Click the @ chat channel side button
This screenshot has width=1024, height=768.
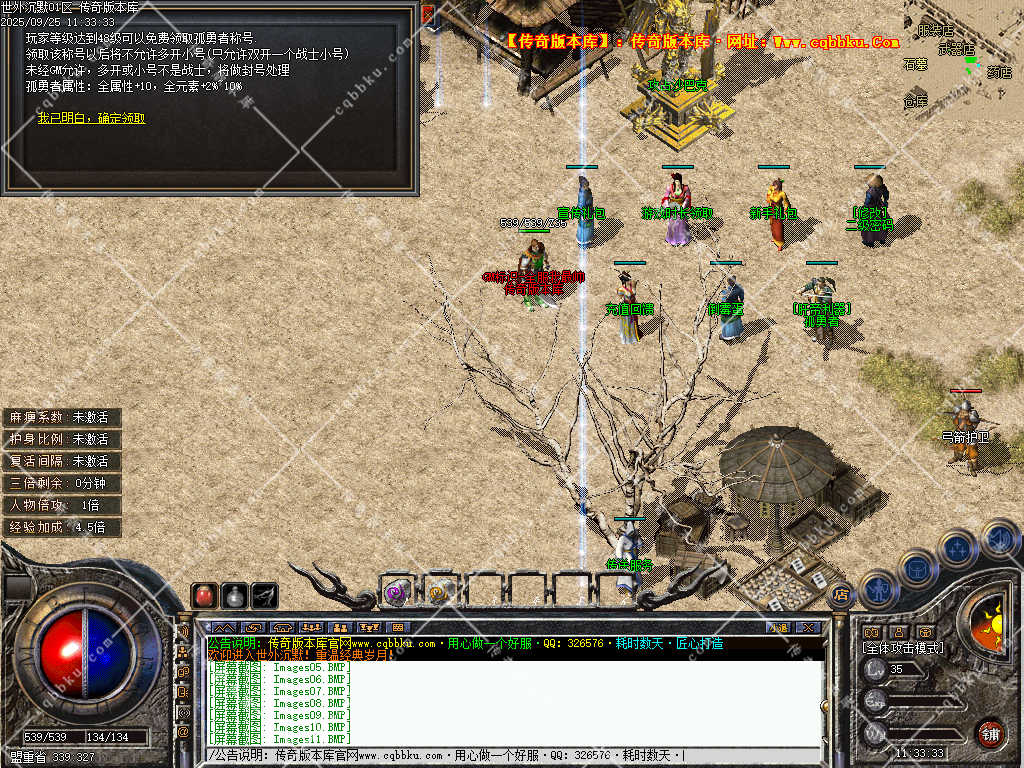(183, 733)
